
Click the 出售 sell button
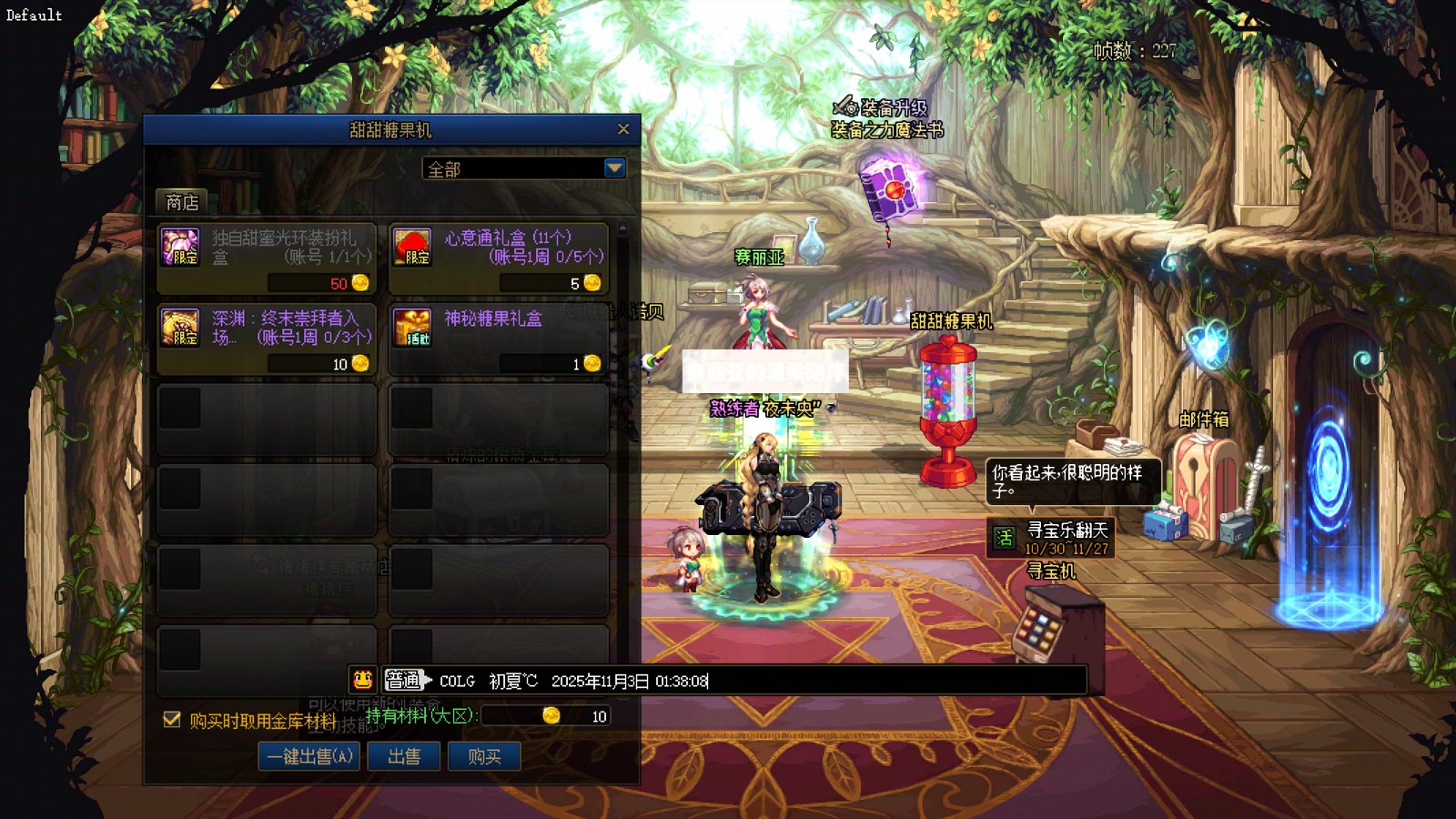[403, 756]
